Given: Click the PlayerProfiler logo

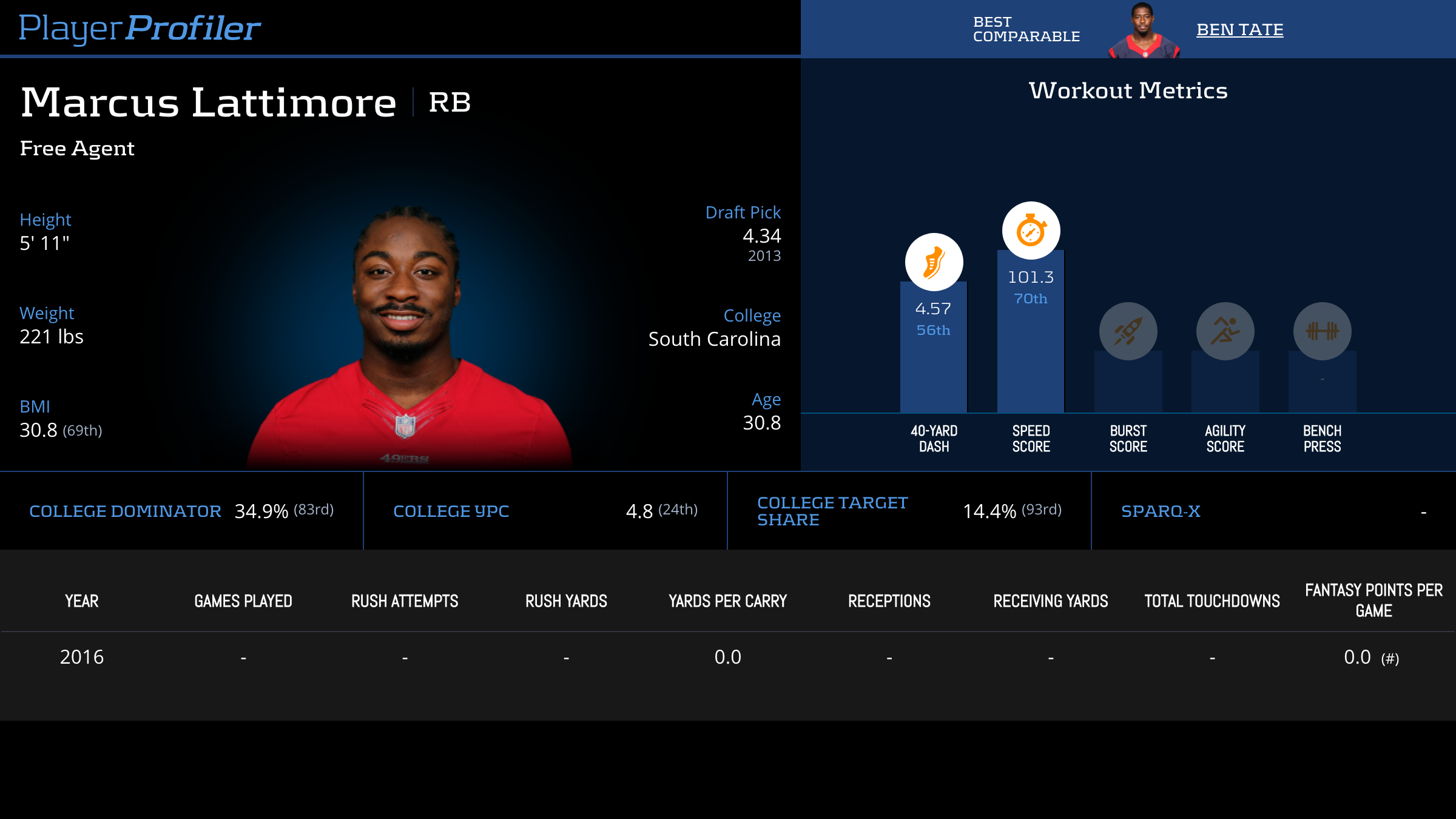Looking at the screenshot, I should pos(140,28).
